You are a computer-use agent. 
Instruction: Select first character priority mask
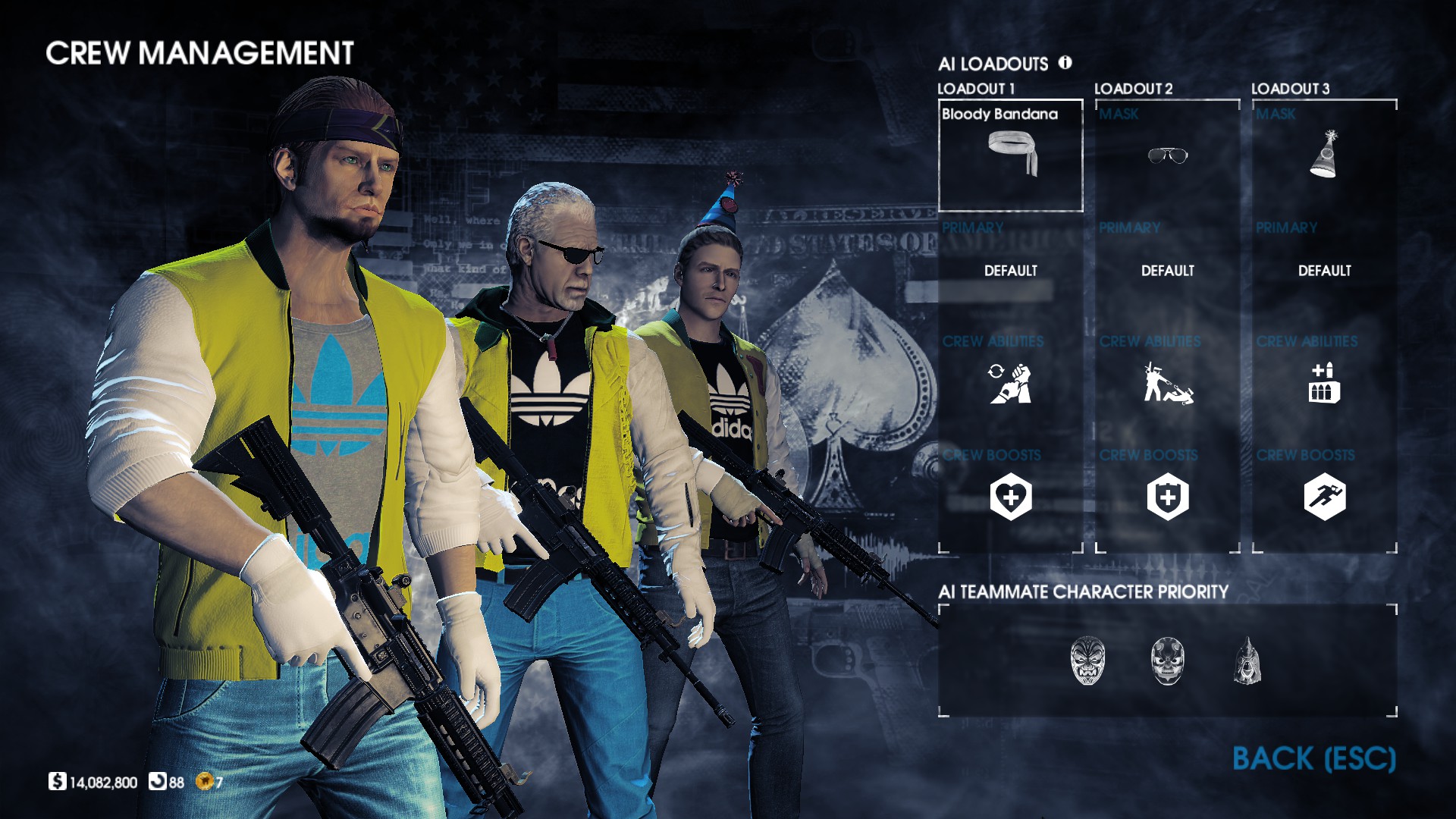(x=1087, y=661)
